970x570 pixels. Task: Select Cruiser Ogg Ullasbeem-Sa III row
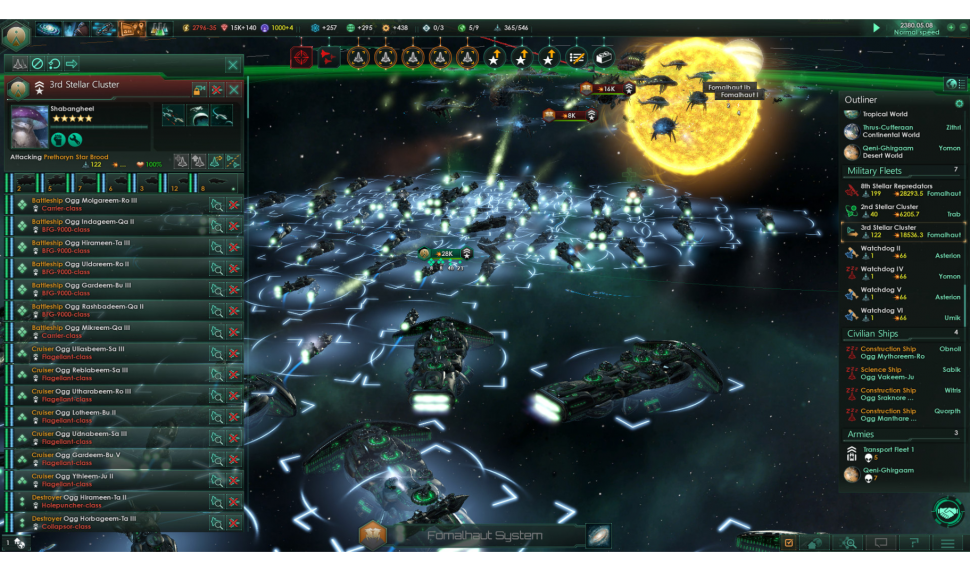[x=110, y=352]
